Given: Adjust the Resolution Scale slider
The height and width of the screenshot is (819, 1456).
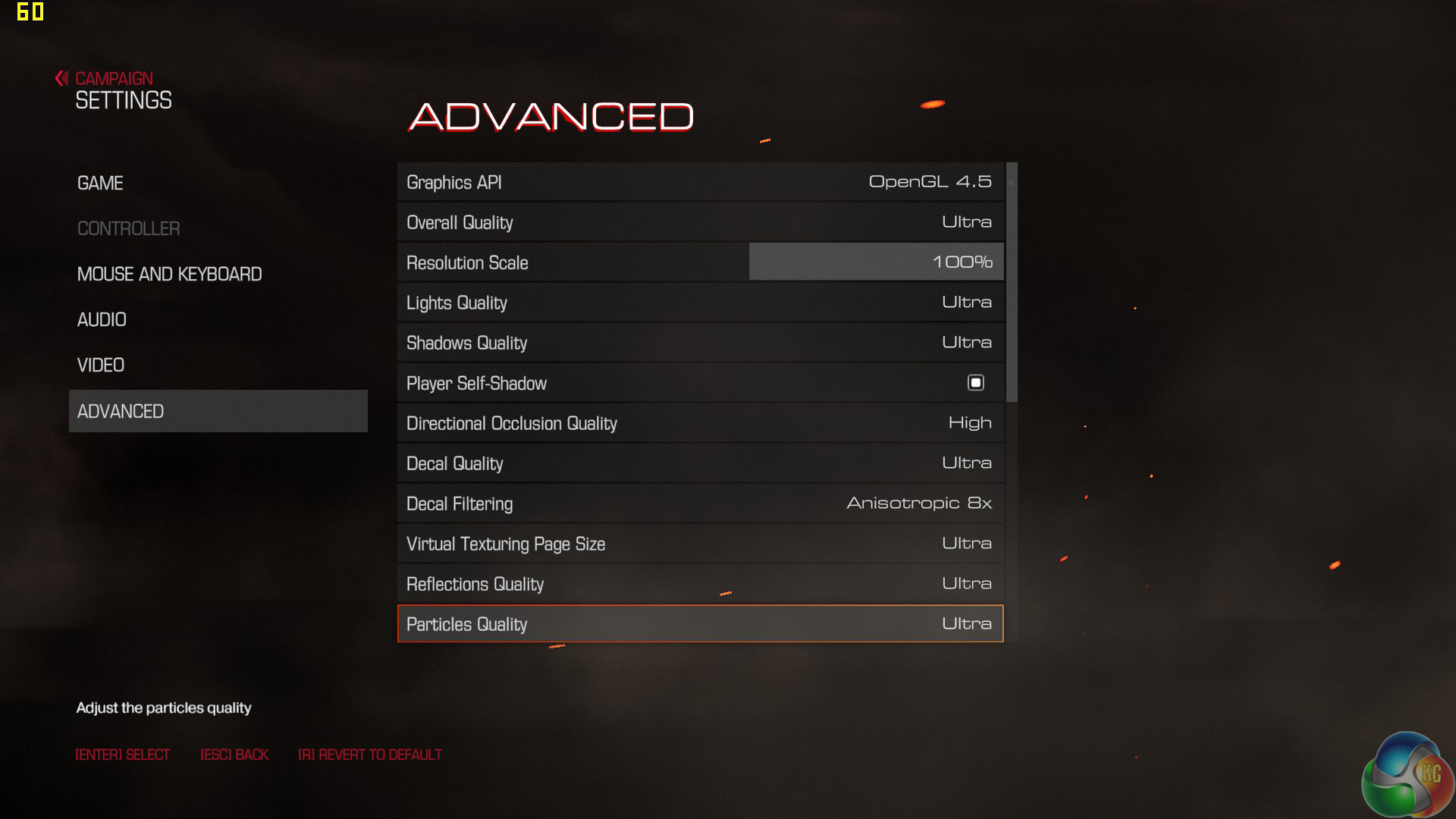Looking at the screenshot, I should tap(875, 262).
